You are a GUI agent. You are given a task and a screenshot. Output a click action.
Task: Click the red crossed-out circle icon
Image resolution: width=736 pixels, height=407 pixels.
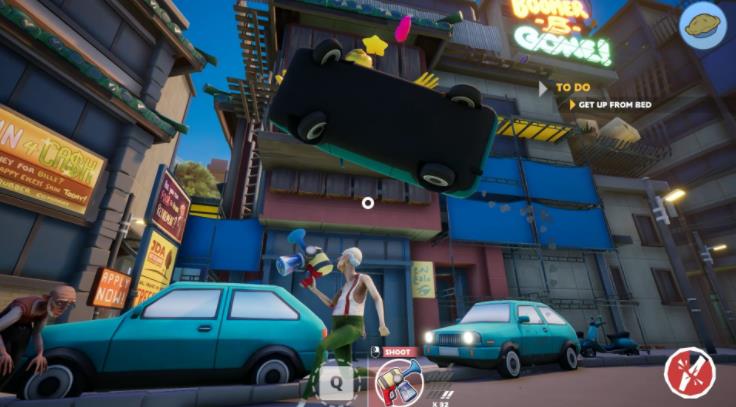689,373
